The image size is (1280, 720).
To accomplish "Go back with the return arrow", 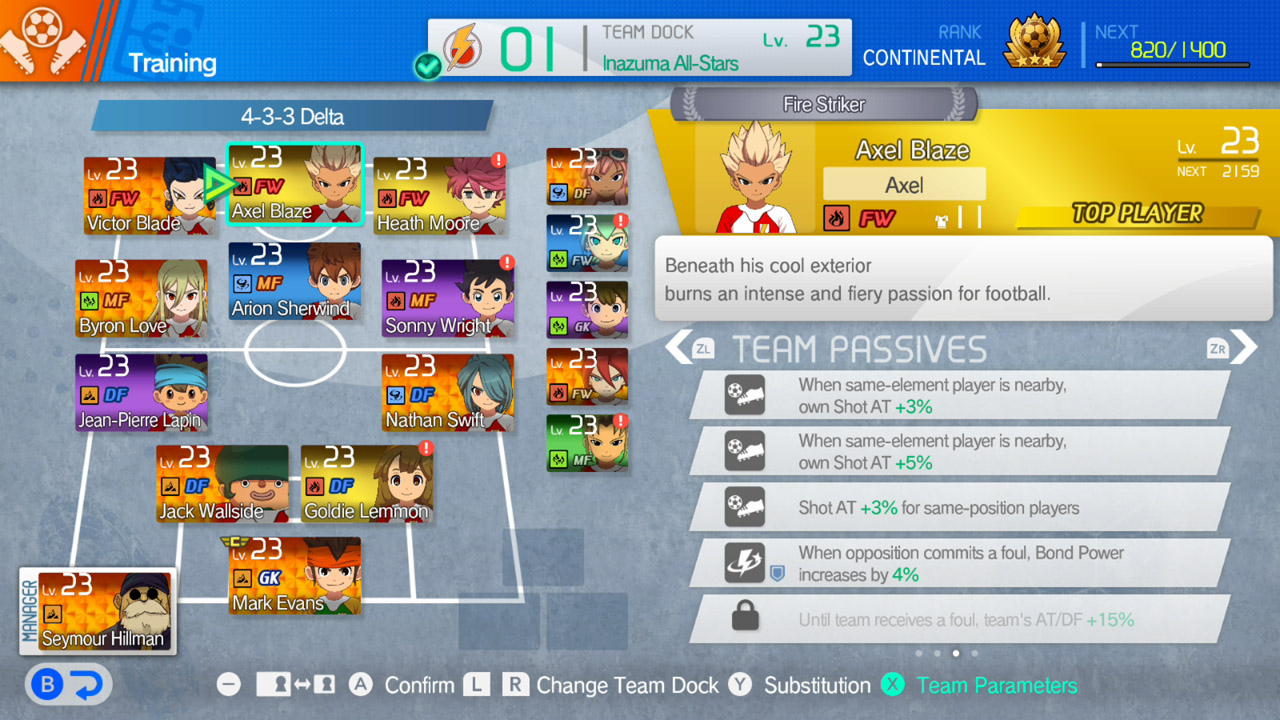I will click(x=68, y=685).
